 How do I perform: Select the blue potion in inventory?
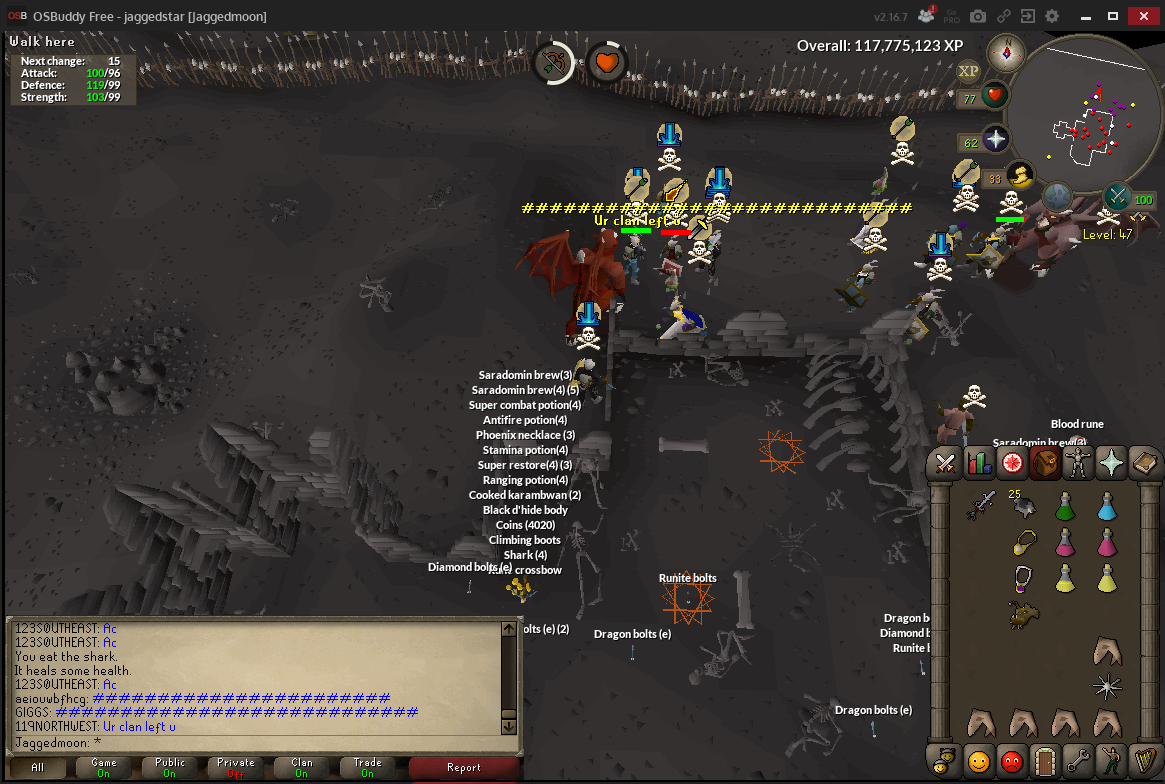(1107, 506)
